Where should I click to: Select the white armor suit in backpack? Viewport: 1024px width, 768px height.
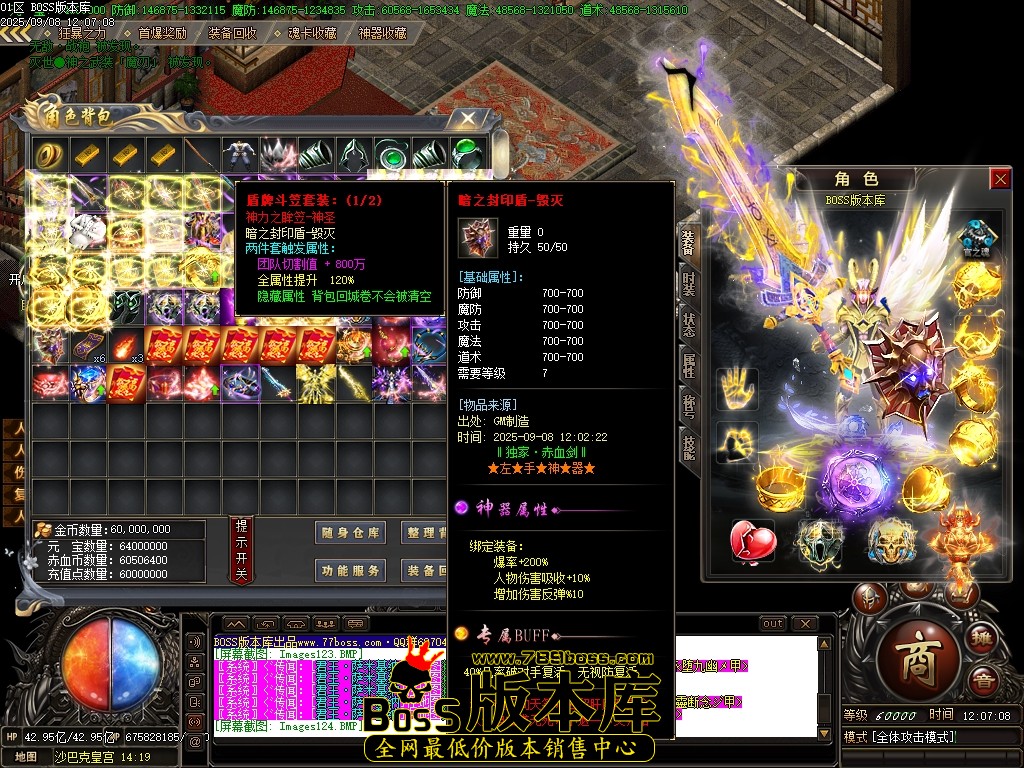pos(238,155)
